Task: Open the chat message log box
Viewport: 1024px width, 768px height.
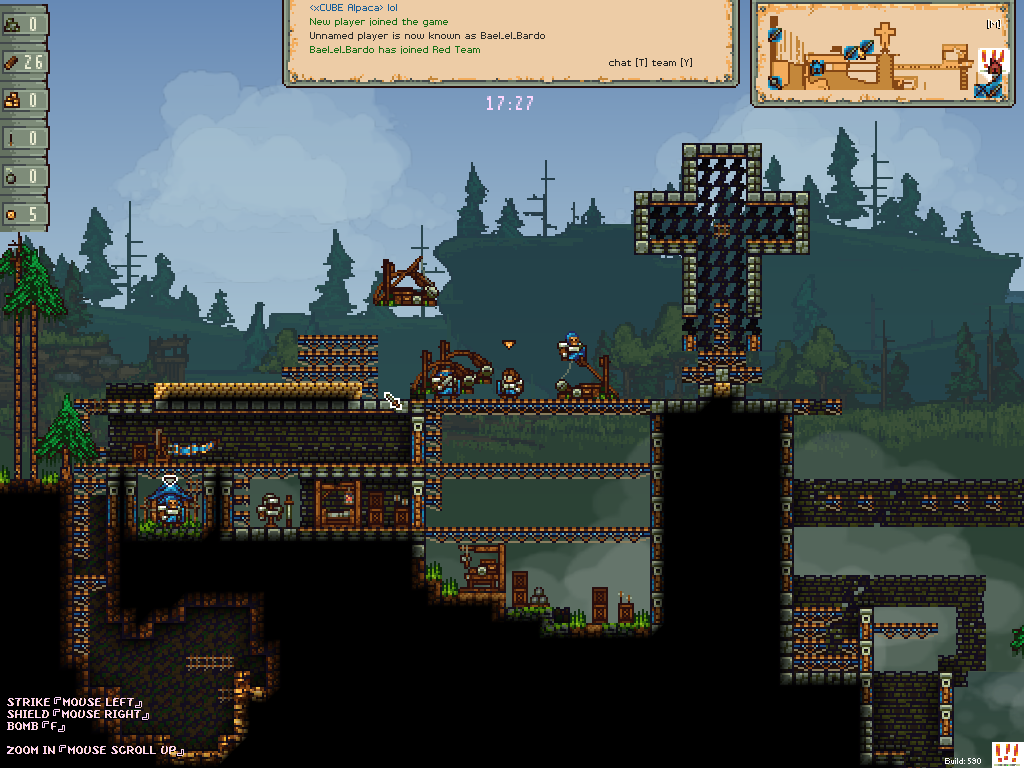Action: [510, 42]
